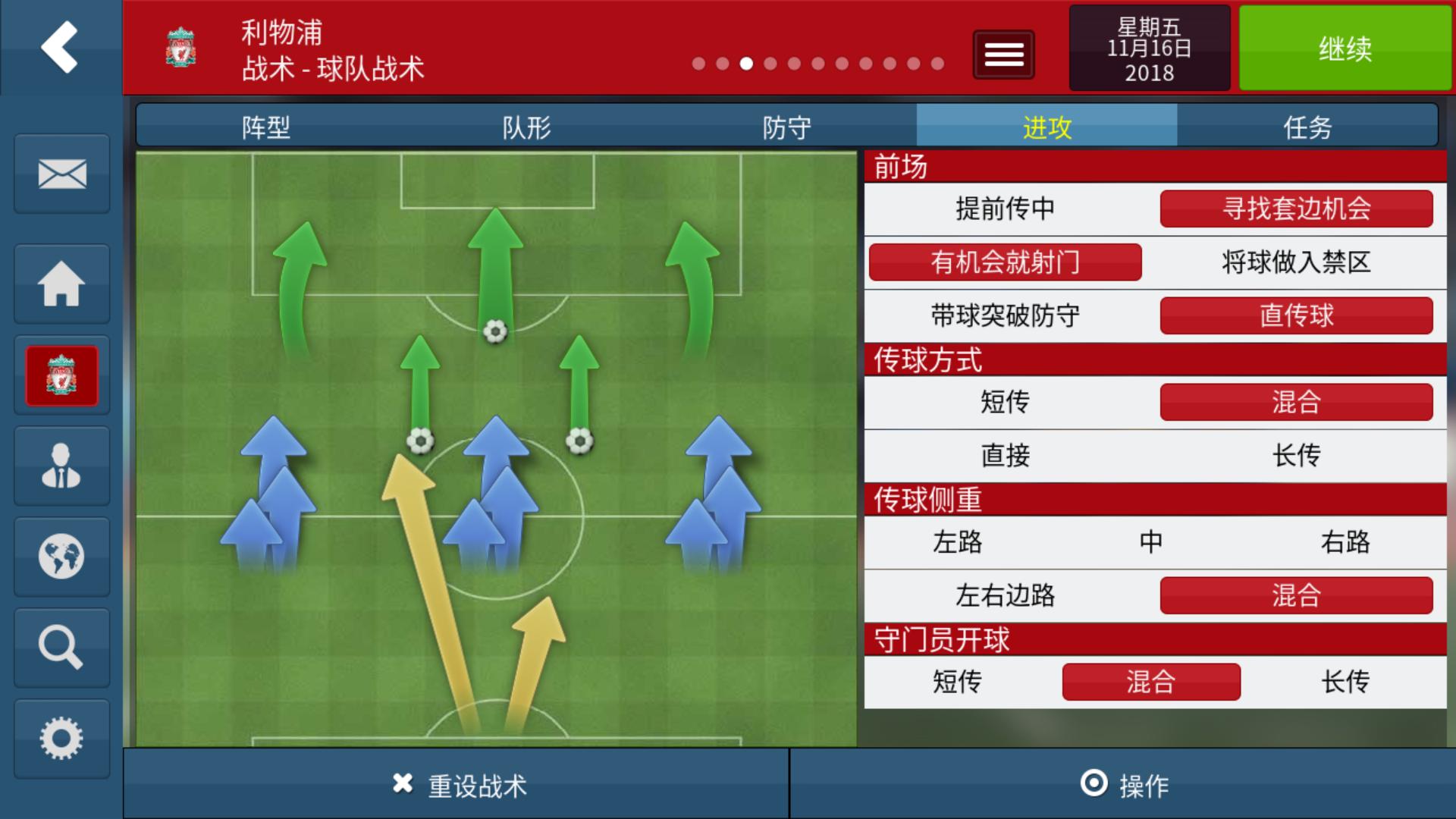Click the Liverpool club badge icon

(61, 375)
